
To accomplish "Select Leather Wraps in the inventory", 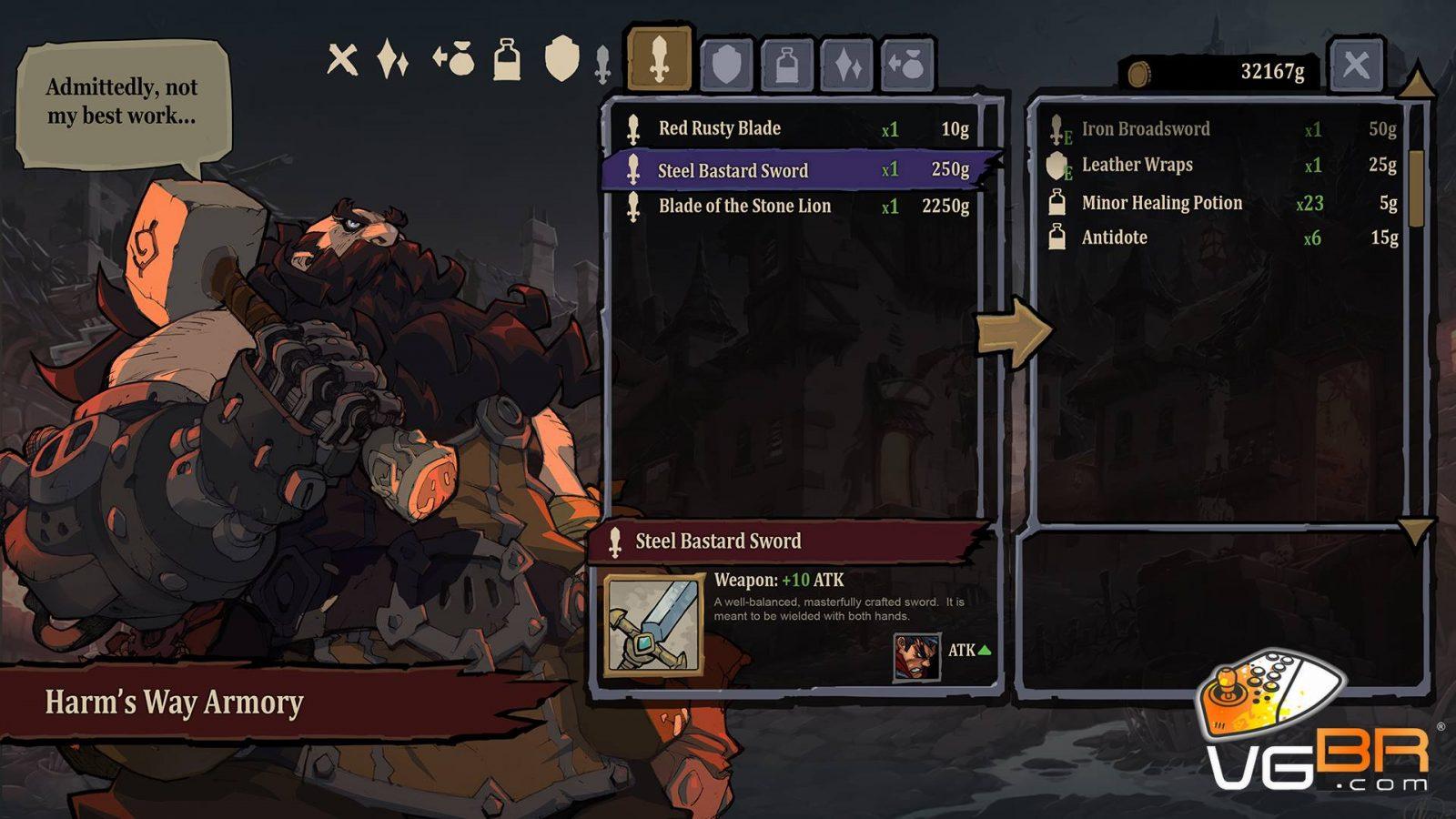I will pyautogui.click(x=1224, y=166).
